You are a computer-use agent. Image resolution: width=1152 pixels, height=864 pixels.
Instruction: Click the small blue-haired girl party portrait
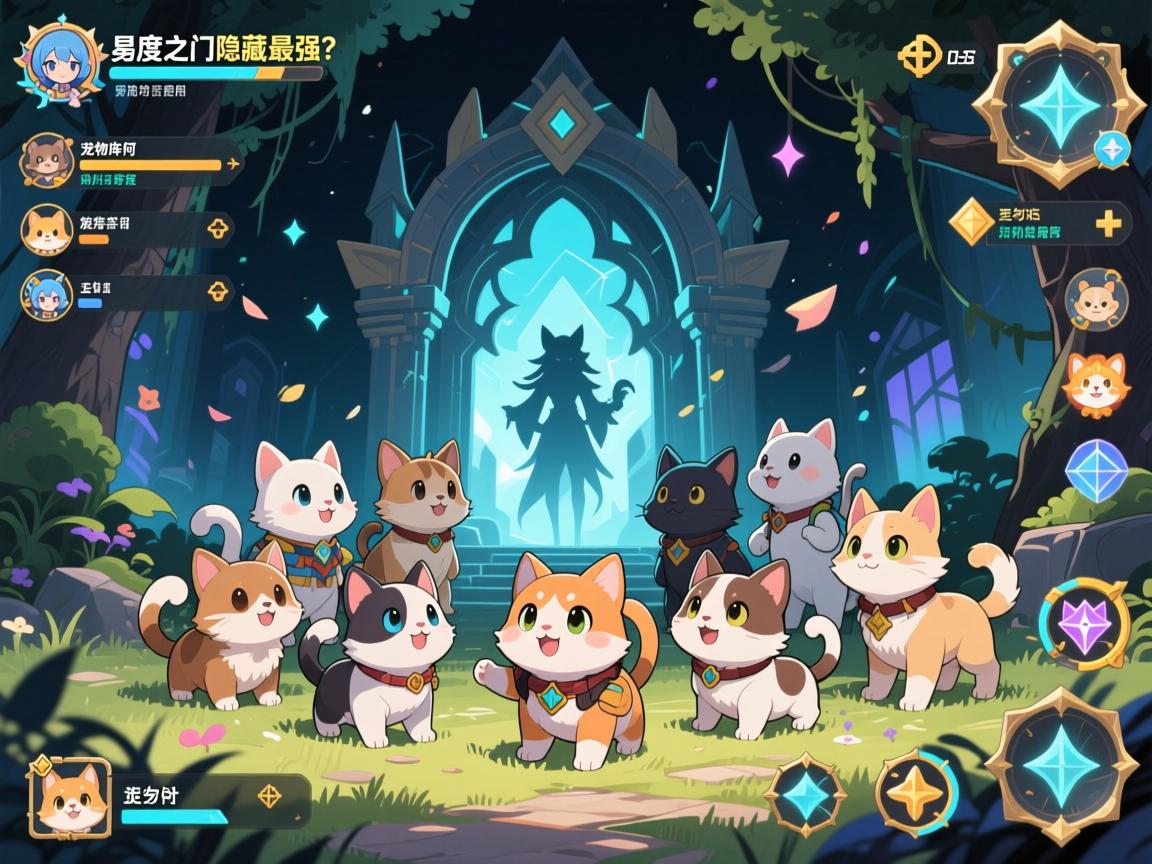46,294
